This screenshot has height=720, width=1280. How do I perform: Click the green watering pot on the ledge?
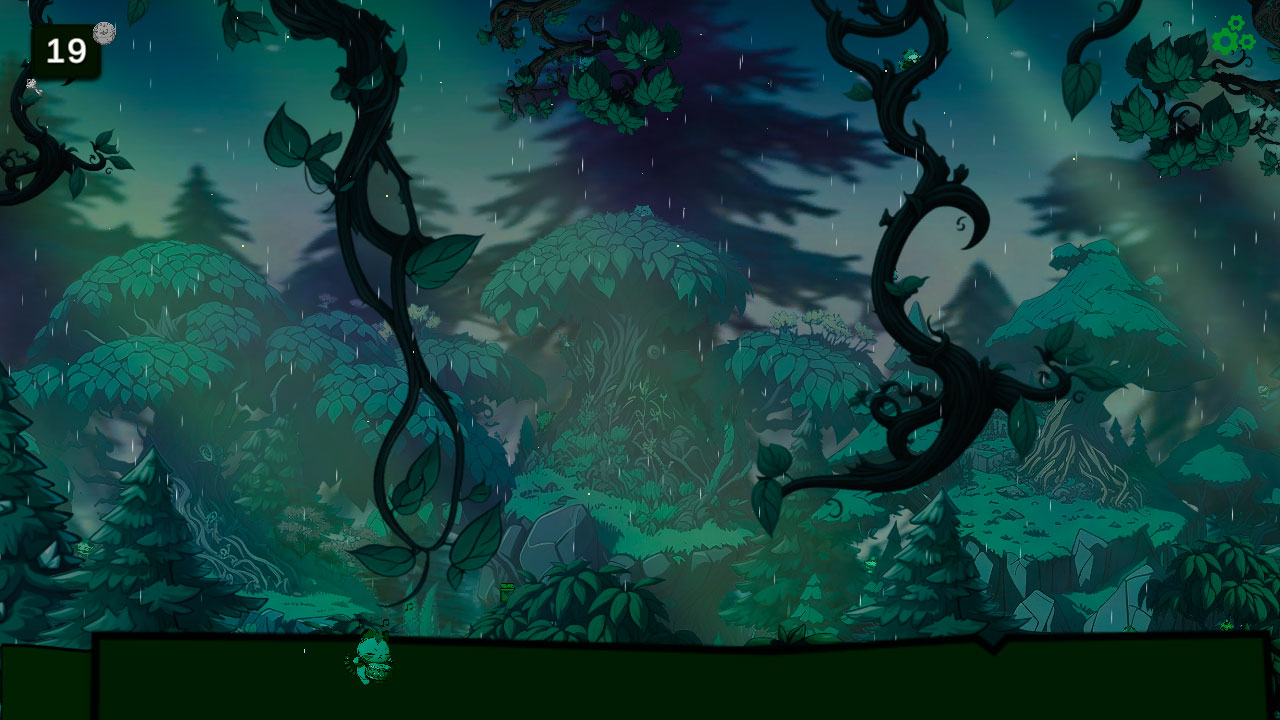tap(506, 589)
